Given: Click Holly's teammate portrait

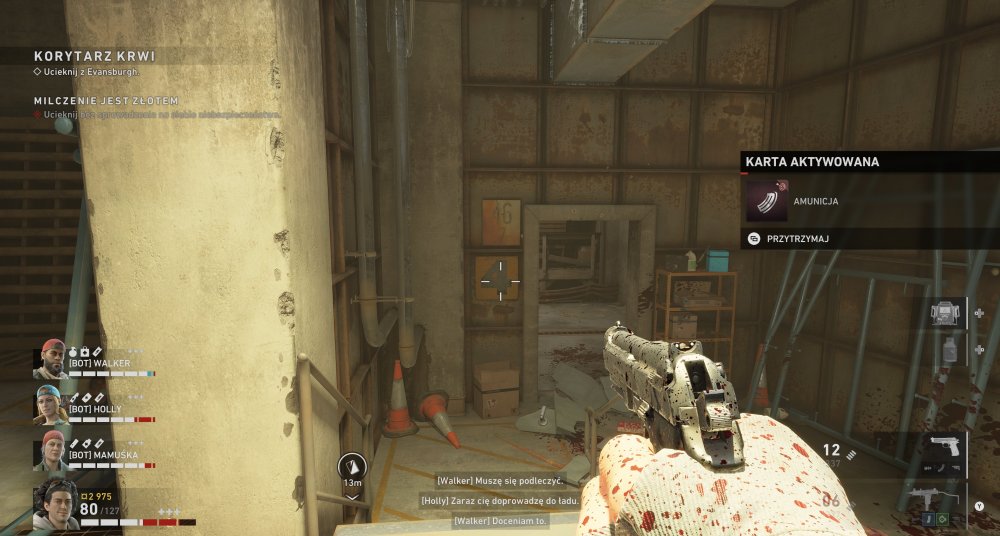Looking at the screenshot, I should [x=51, y=404].
